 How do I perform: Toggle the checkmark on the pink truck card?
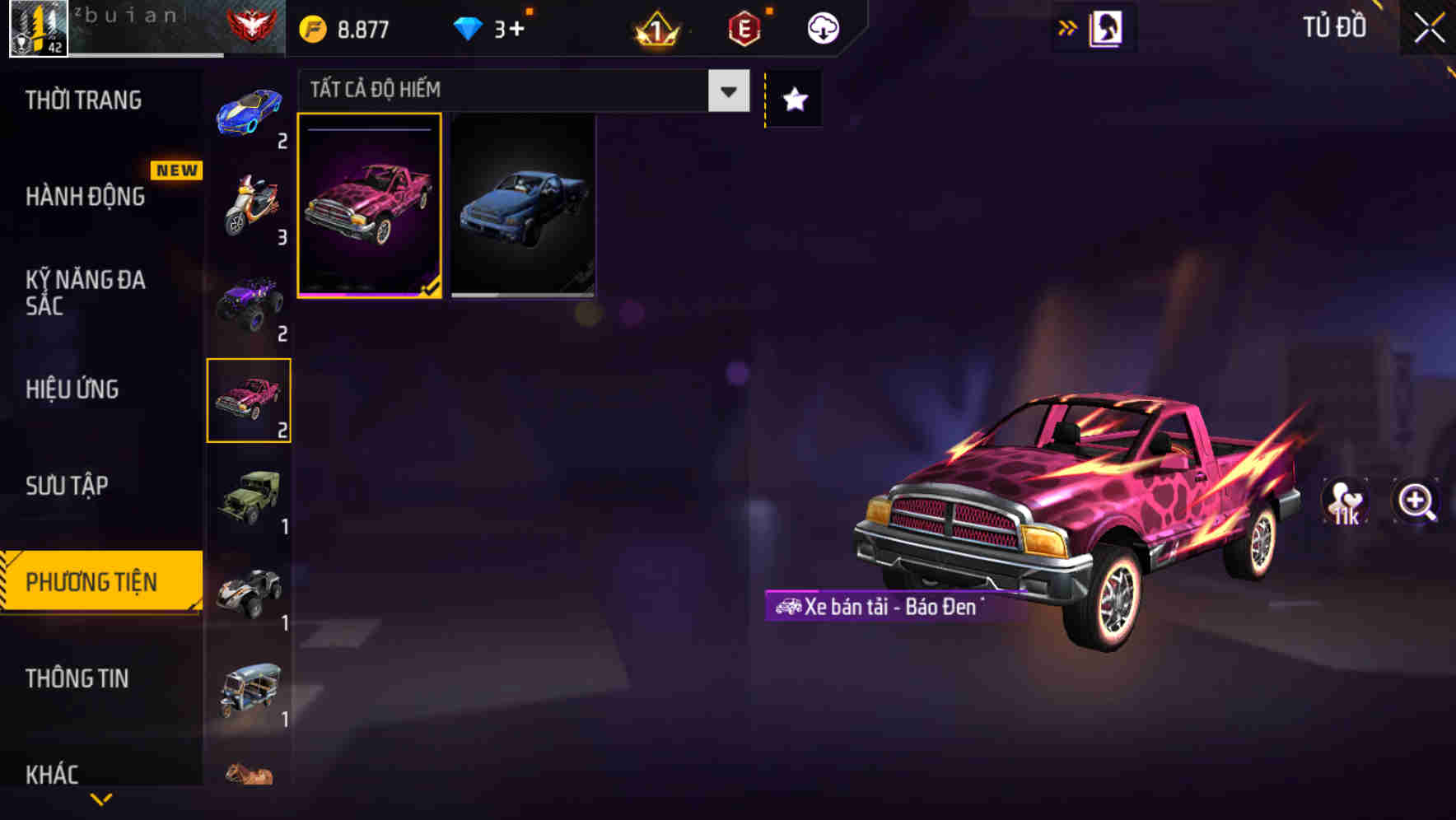pyautogui.click(x=429, y=286)
